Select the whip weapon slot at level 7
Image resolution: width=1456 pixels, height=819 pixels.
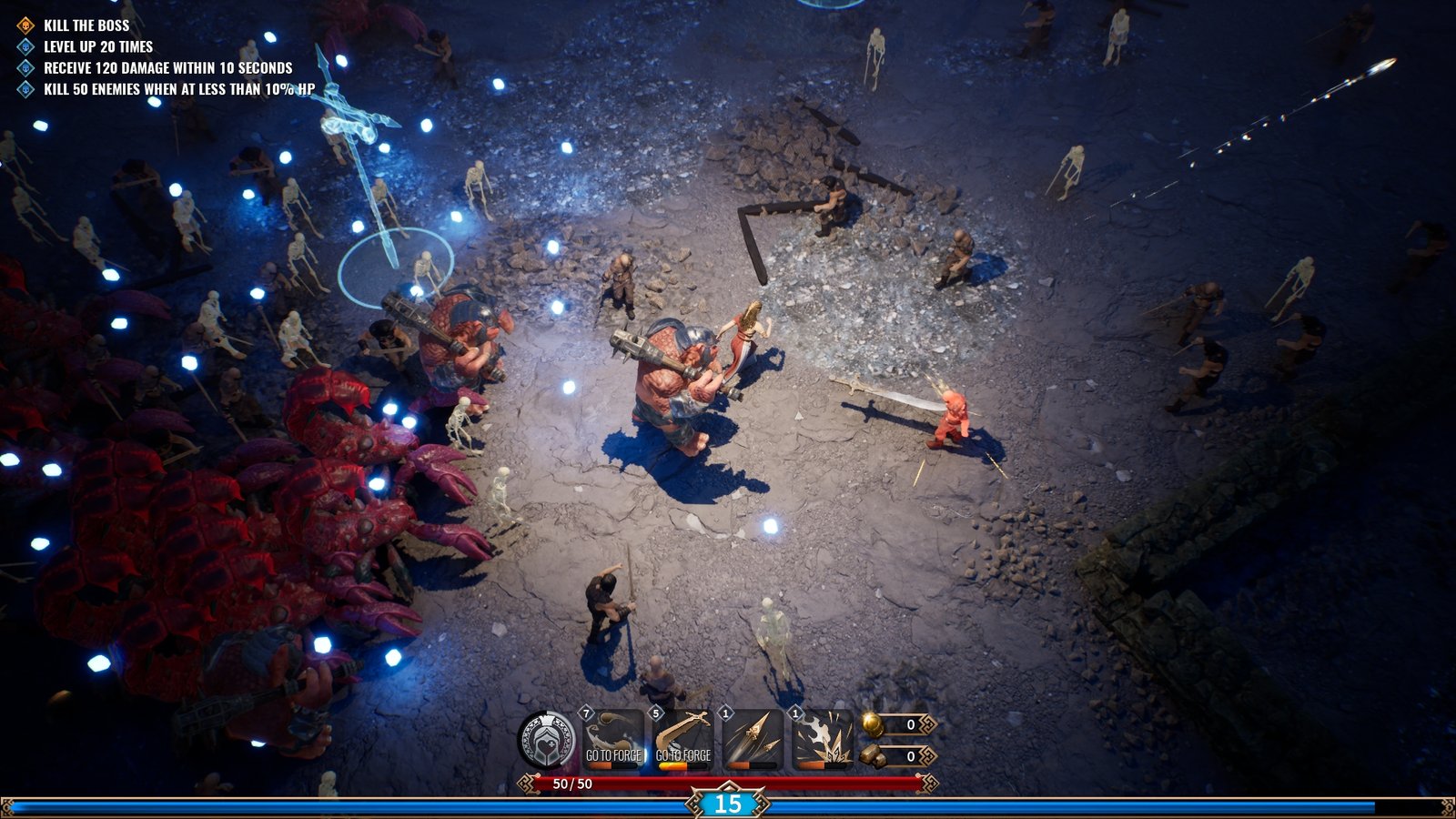pos(613,739)
